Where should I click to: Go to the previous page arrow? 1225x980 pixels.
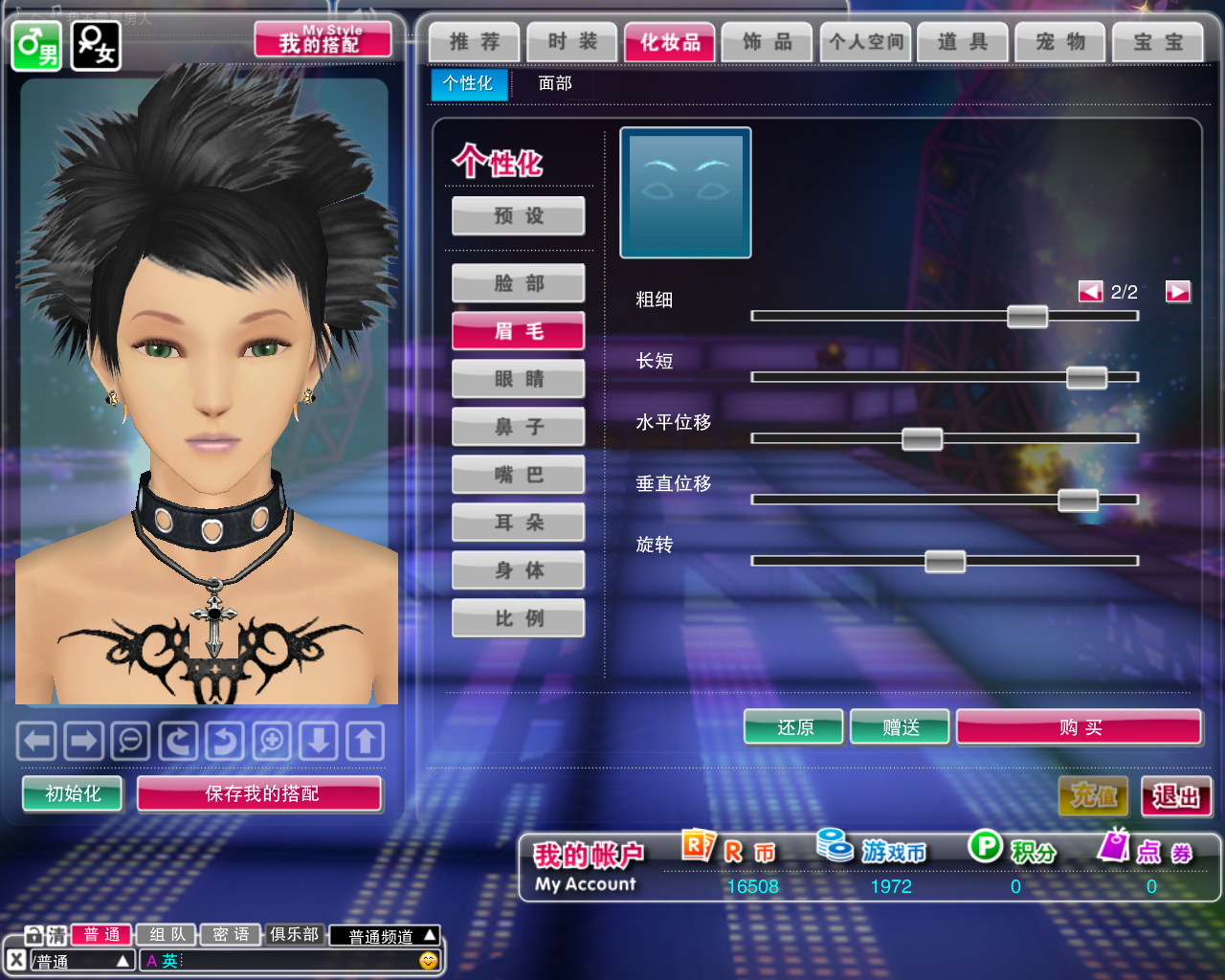tap(1090, 292)
